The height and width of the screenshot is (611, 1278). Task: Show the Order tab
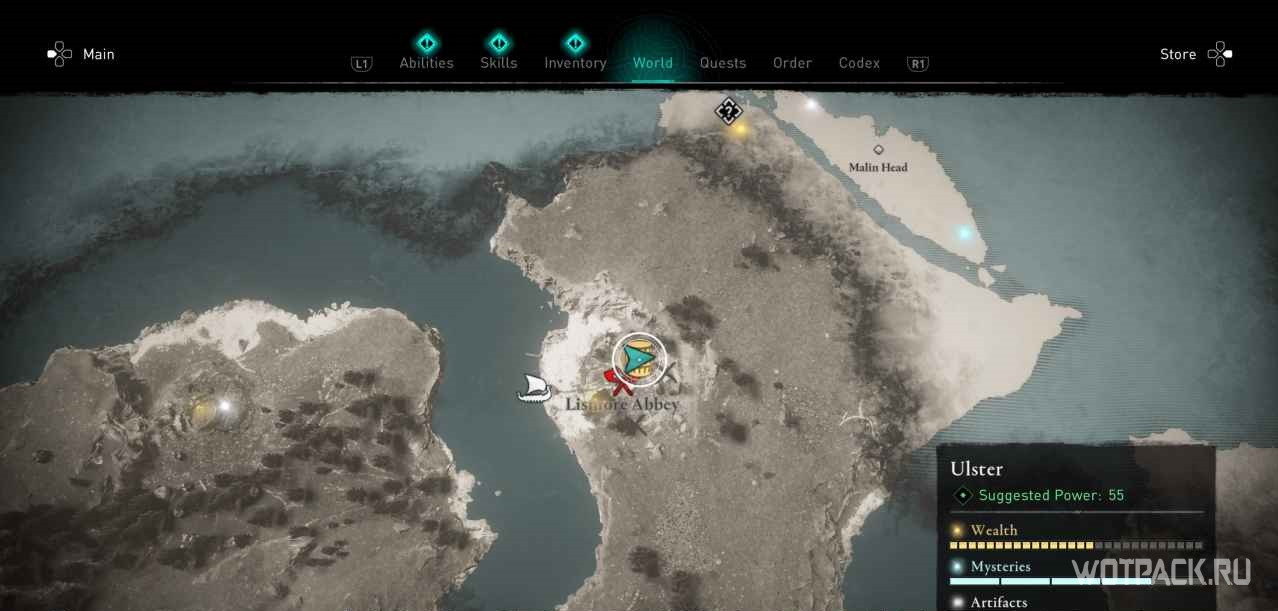pyautogui.click(x=792, y=62)
